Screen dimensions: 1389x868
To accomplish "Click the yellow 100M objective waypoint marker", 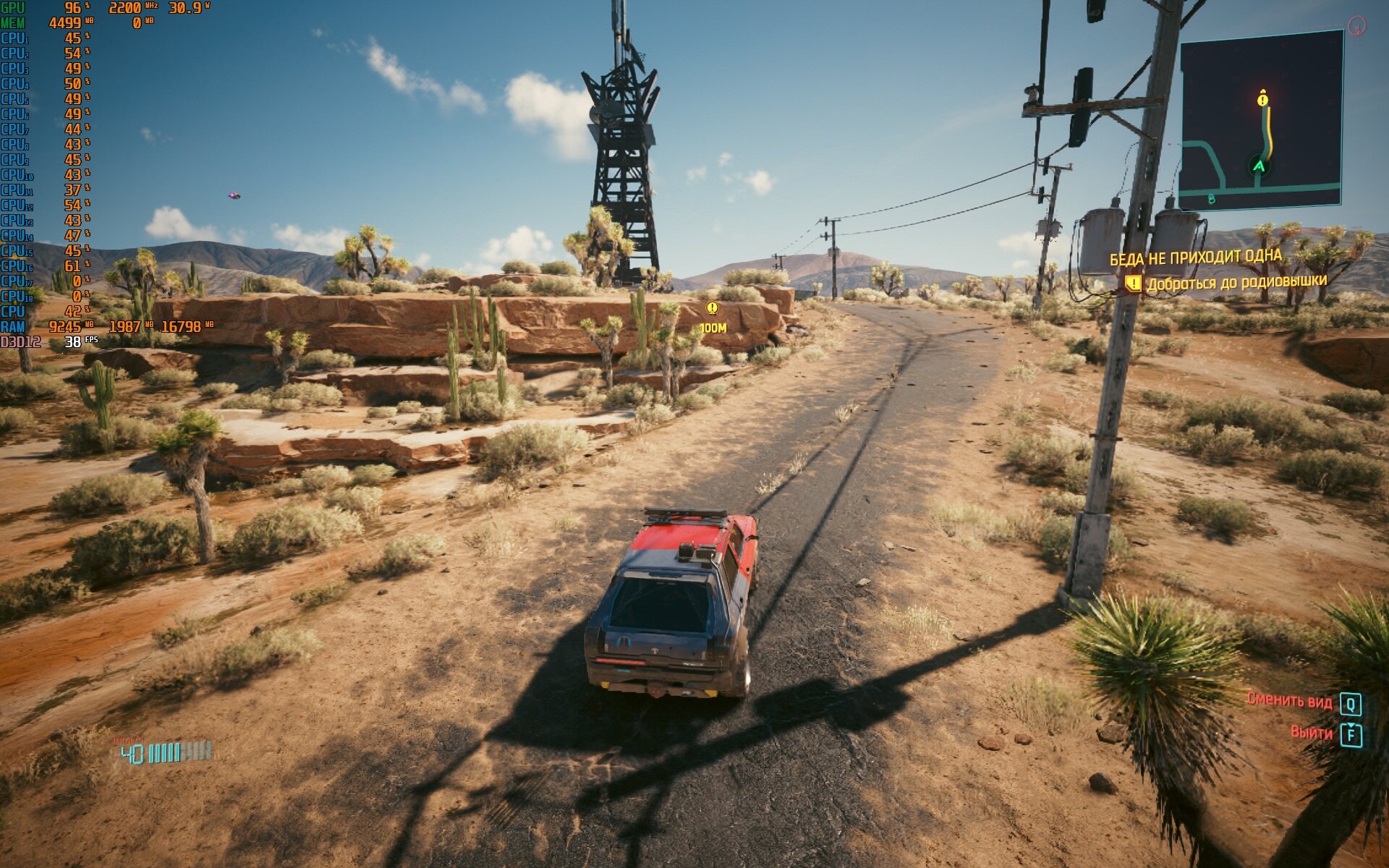I will point(713,310).
